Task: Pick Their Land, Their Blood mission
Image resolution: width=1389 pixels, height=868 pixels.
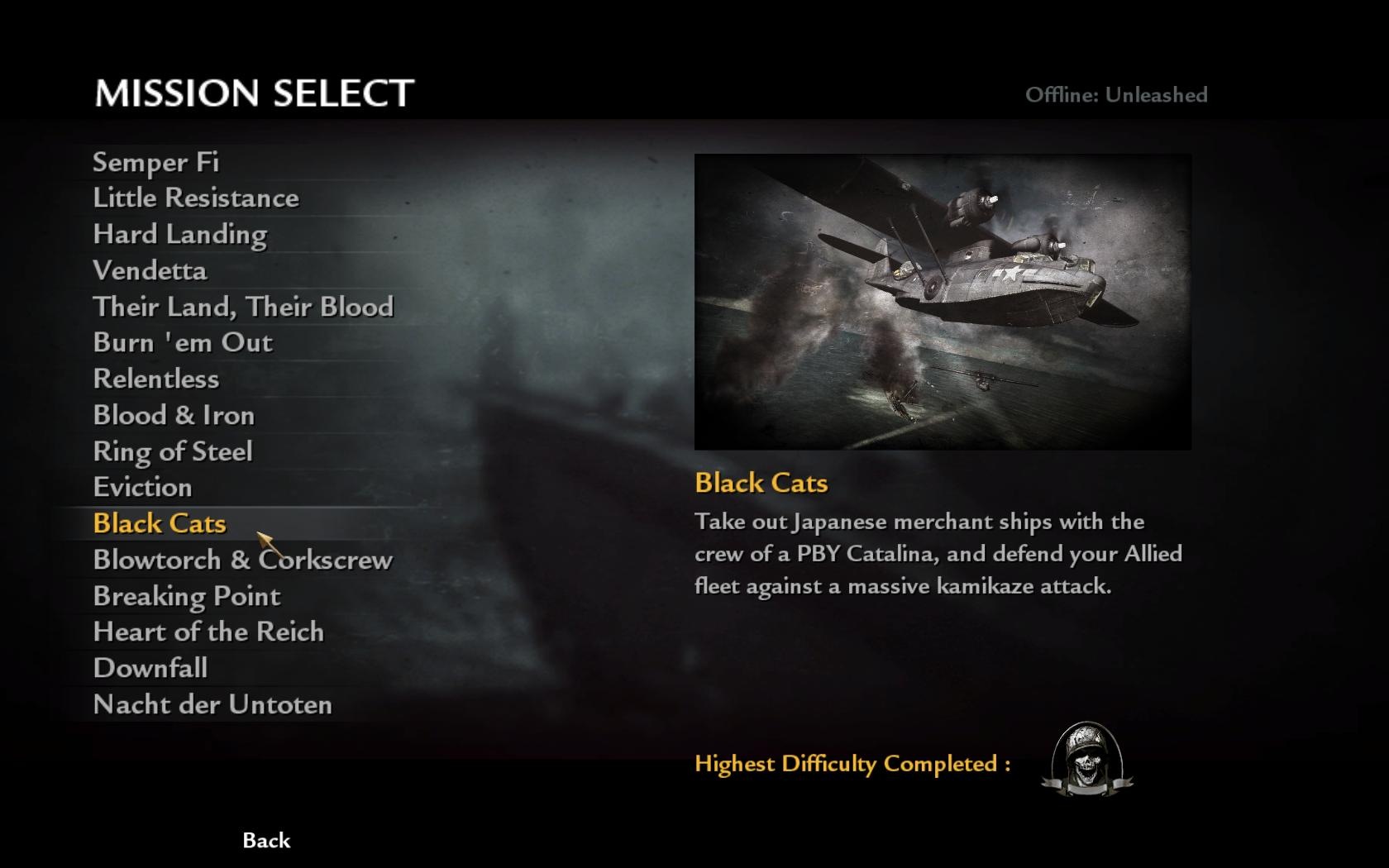Action: pos(242,307)
